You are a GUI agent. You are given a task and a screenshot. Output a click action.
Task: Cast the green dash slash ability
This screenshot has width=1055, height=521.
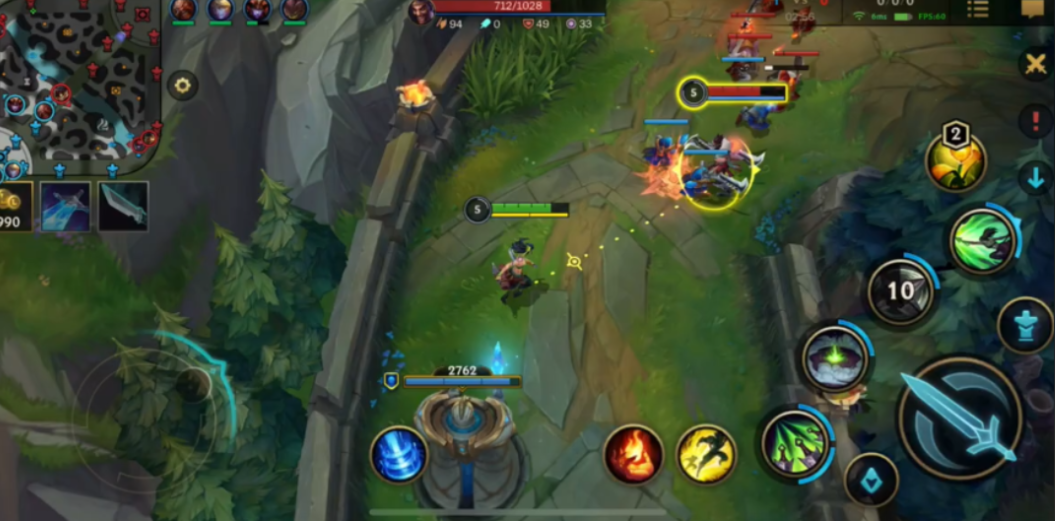tap(983, 241)
